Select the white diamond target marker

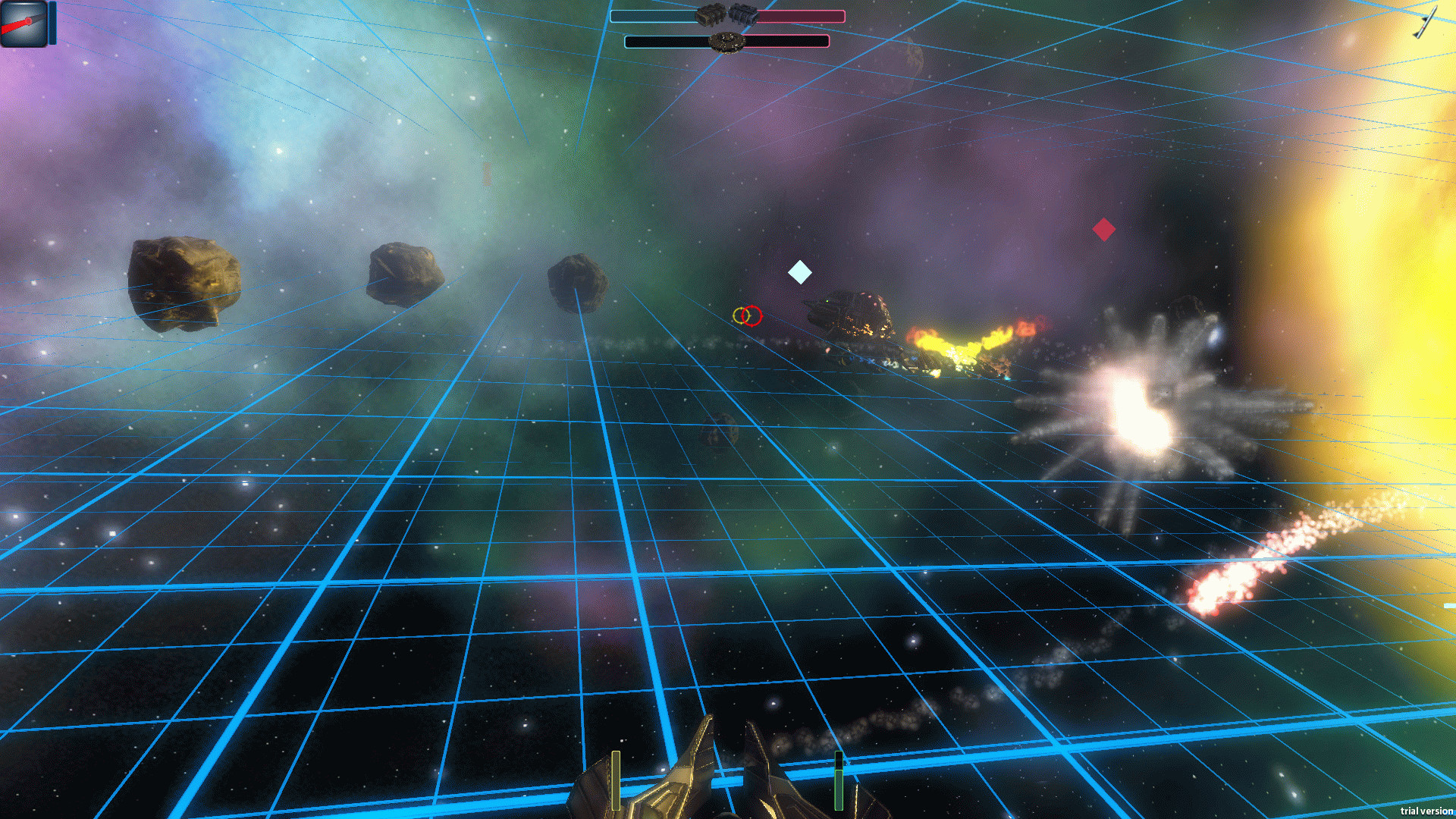(x=799, y=272)
